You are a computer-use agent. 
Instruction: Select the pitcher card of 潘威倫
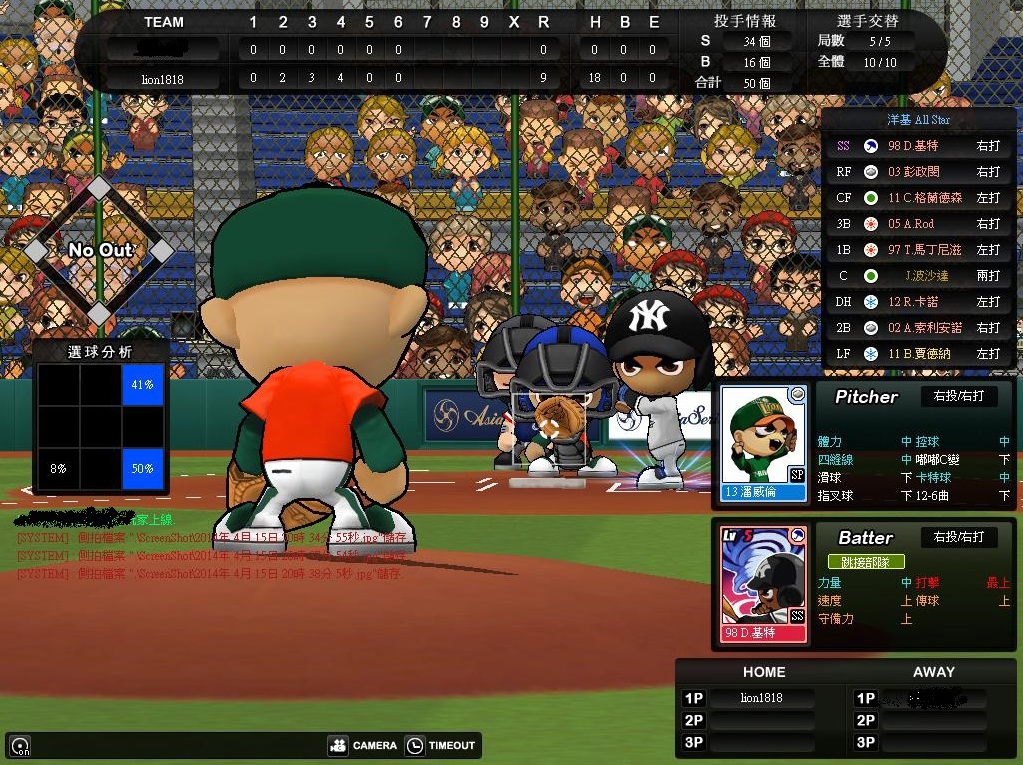tap(763, 443)
